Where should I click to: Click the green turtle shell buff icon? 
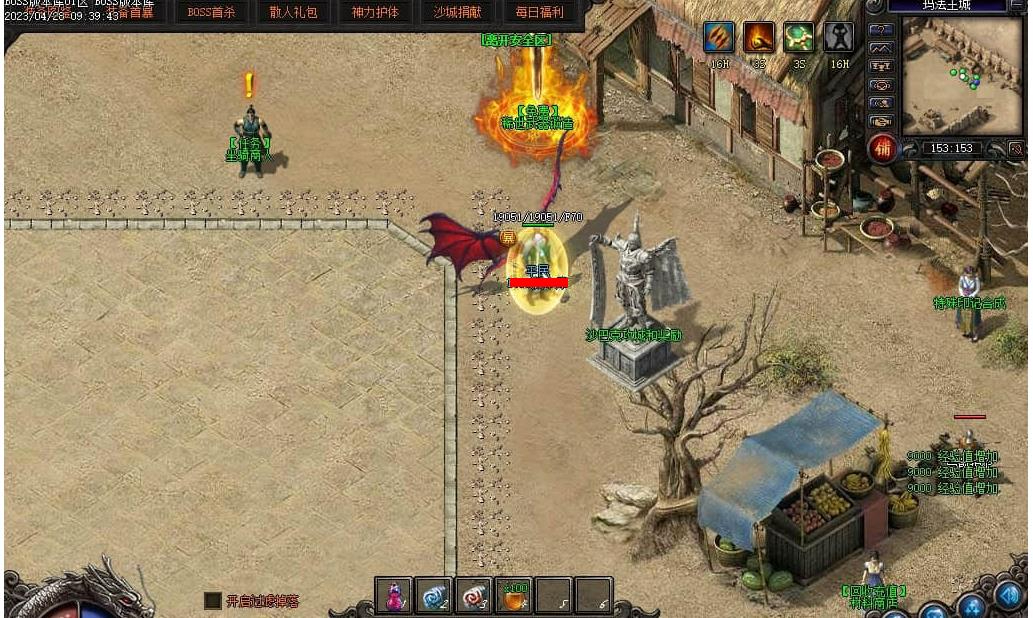coord(798,37)
